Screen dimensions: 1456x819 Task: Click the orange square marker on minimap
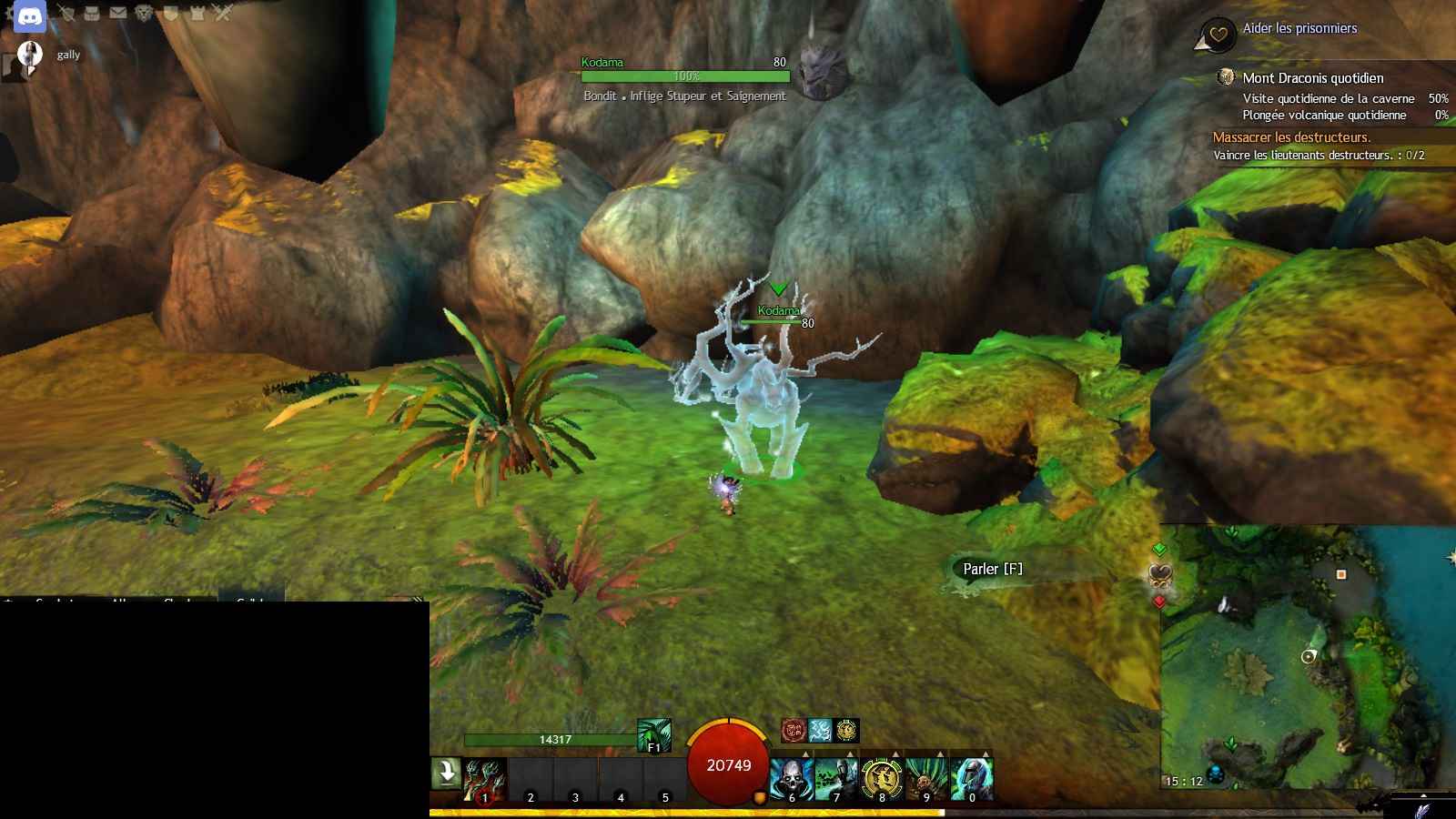[1340, 574]
